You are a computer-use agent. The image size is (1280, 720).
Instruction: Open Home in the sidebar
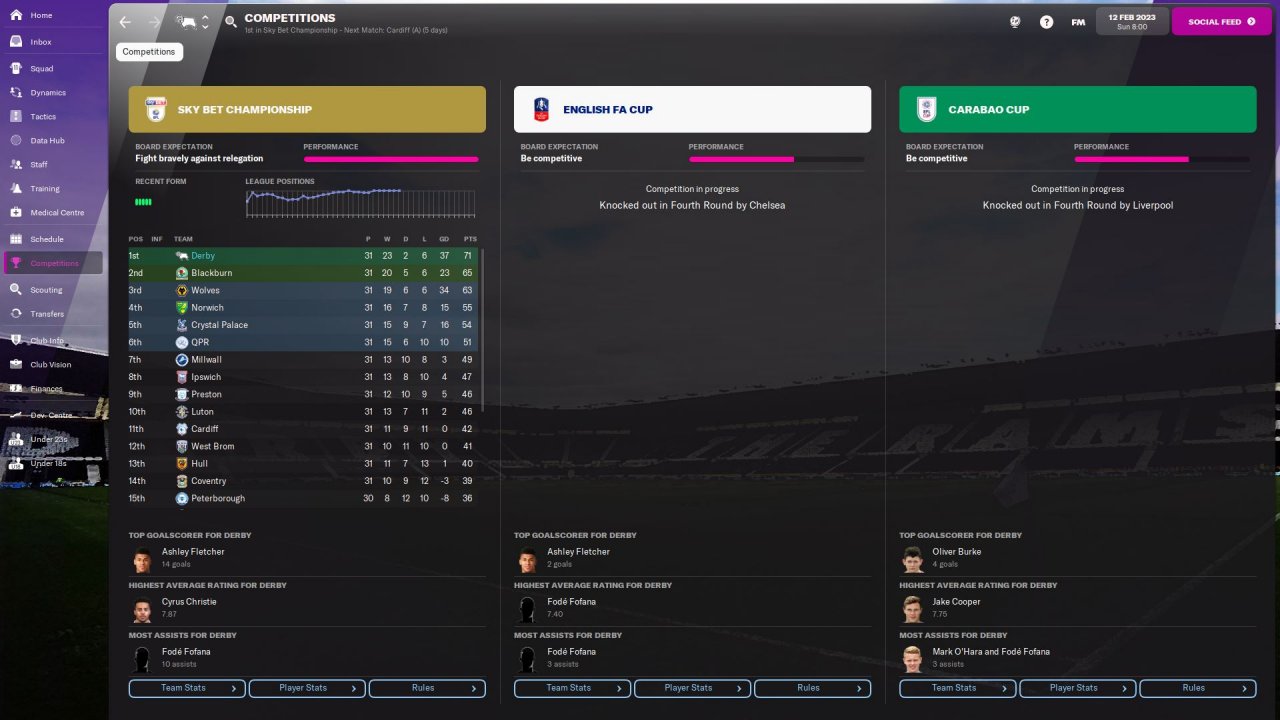(x=41, y=16)
